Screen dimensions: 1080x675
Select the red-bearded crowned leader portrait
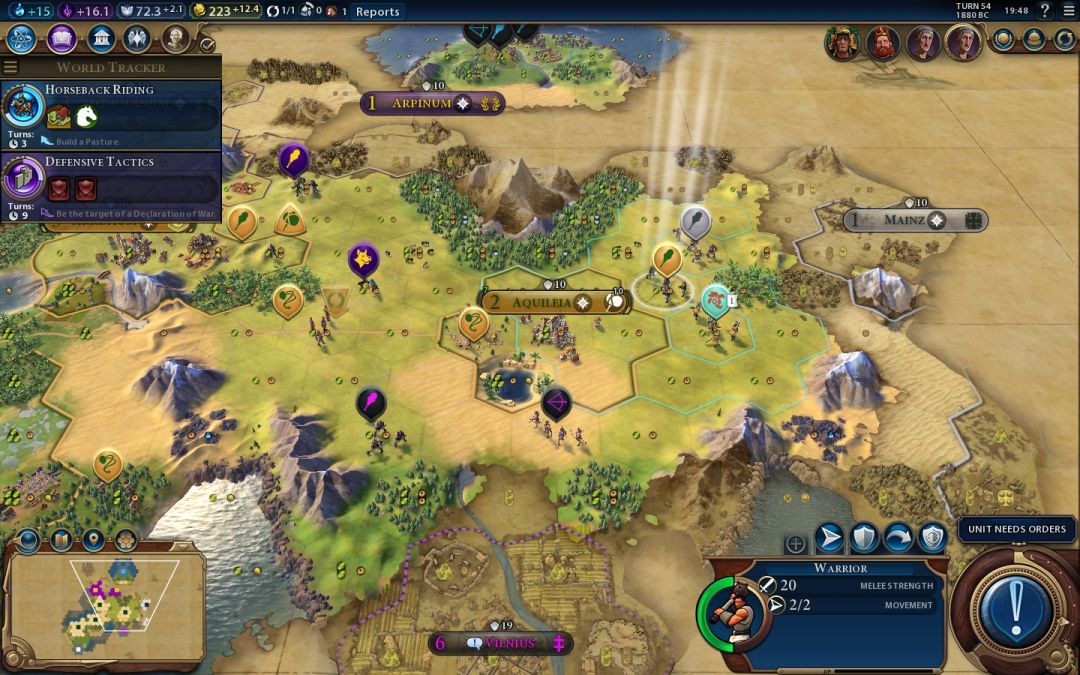pos(883,43)
